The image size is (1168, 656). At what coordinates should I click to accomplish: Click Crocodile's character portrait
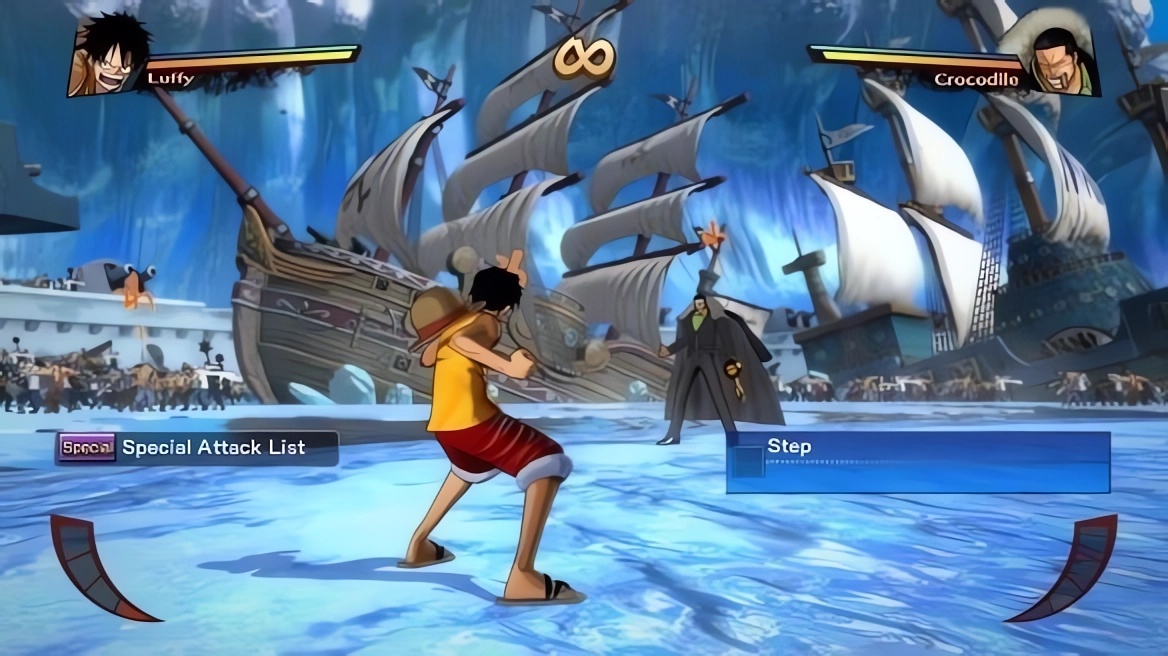[1062, 60]
